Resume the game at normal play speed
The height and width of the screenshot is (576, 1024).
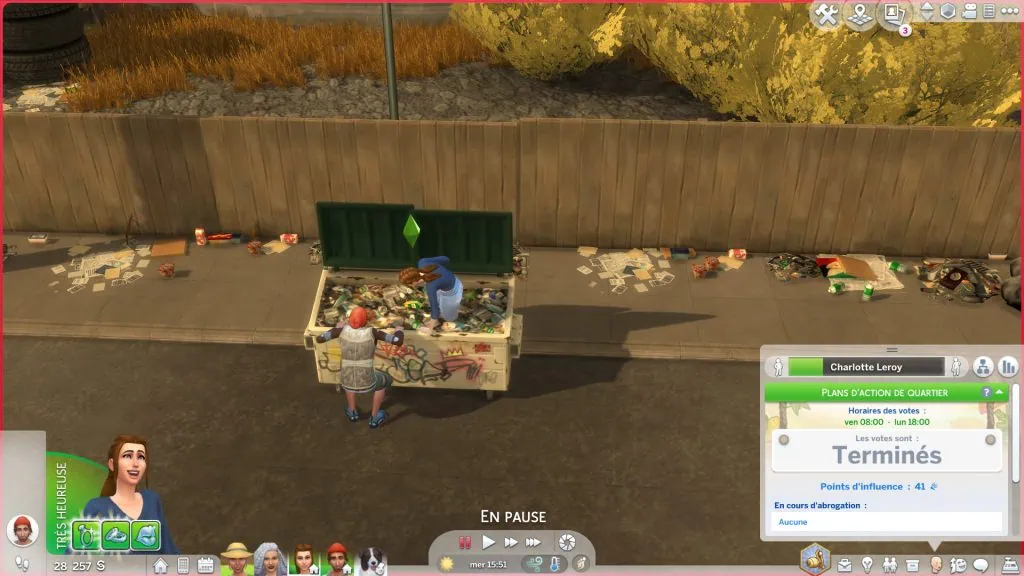pos(489,542)
